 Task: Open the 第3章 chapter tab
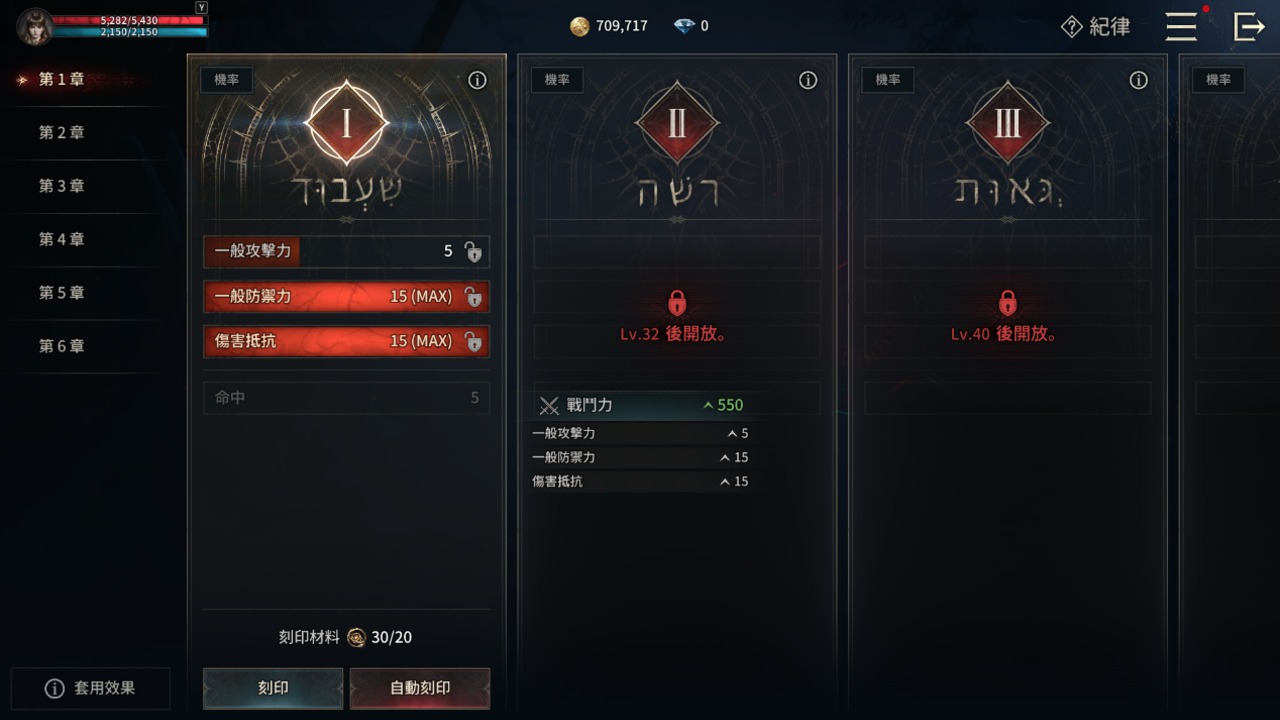(x=61, y=186)
